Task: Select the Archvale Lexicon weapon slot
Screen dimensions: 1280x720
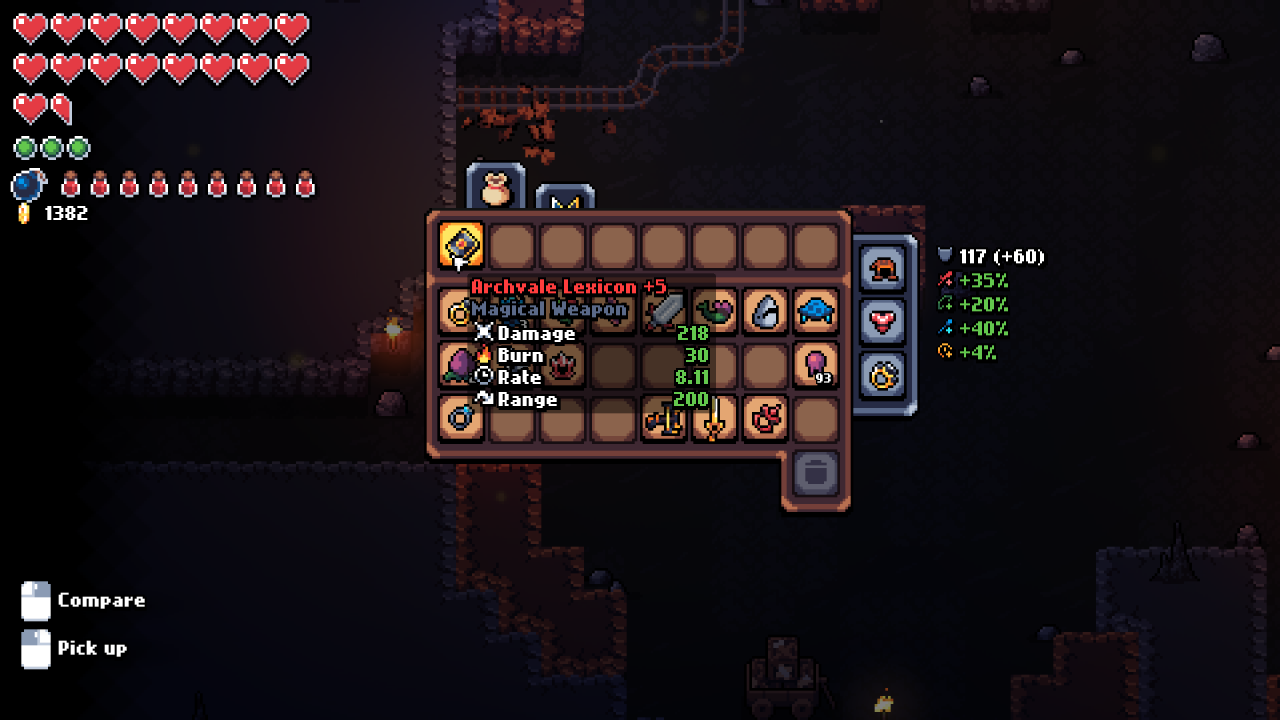Action: 461,245
